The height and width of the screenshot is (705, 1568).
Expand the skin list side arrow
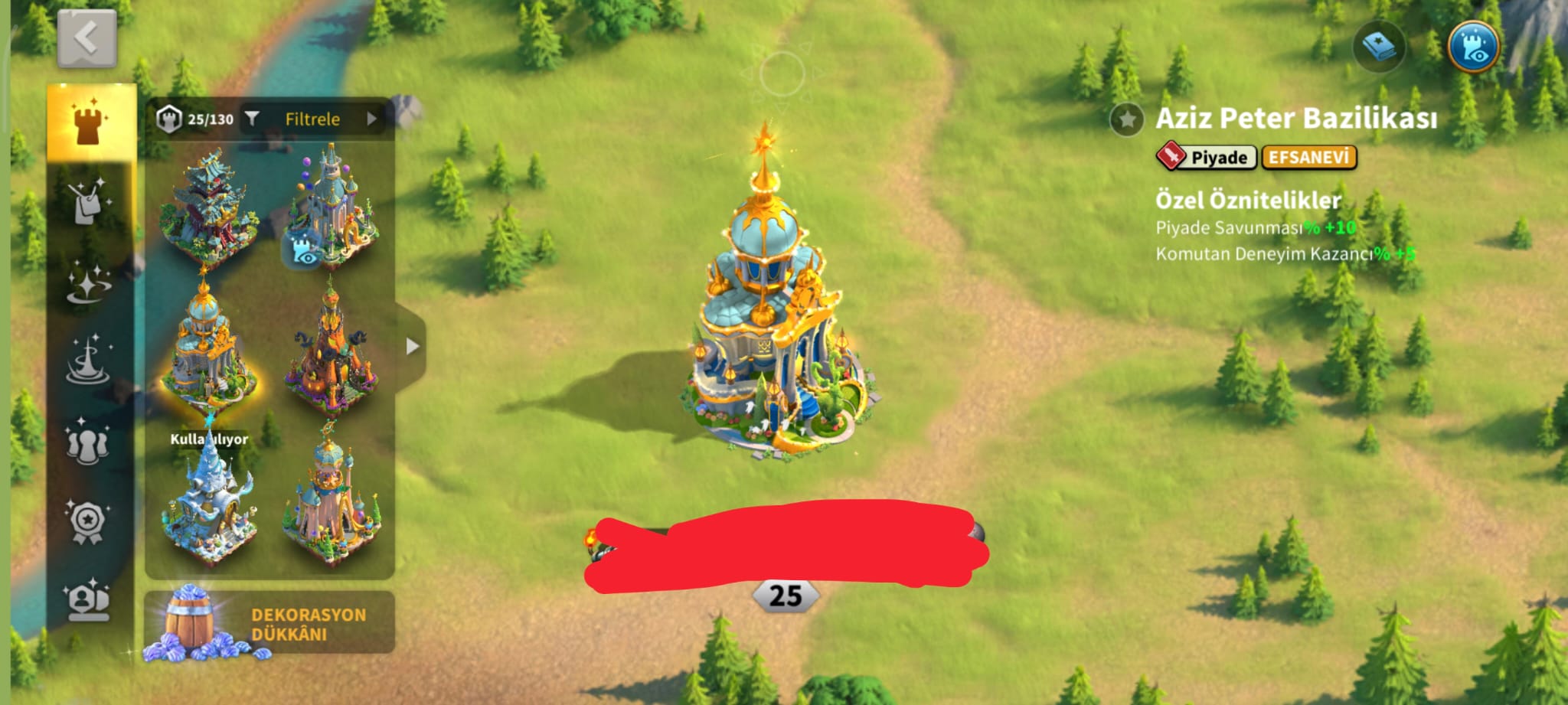(x=413, y=346)
